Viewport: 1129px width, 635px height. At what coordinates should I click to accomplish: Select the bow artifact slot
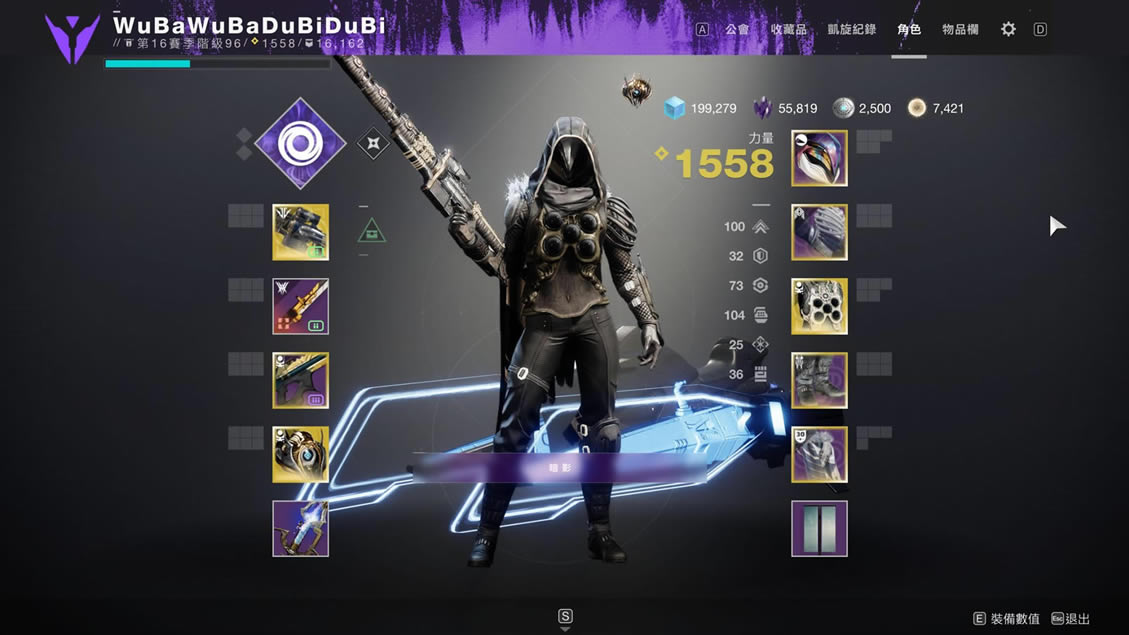coord(300,528)
